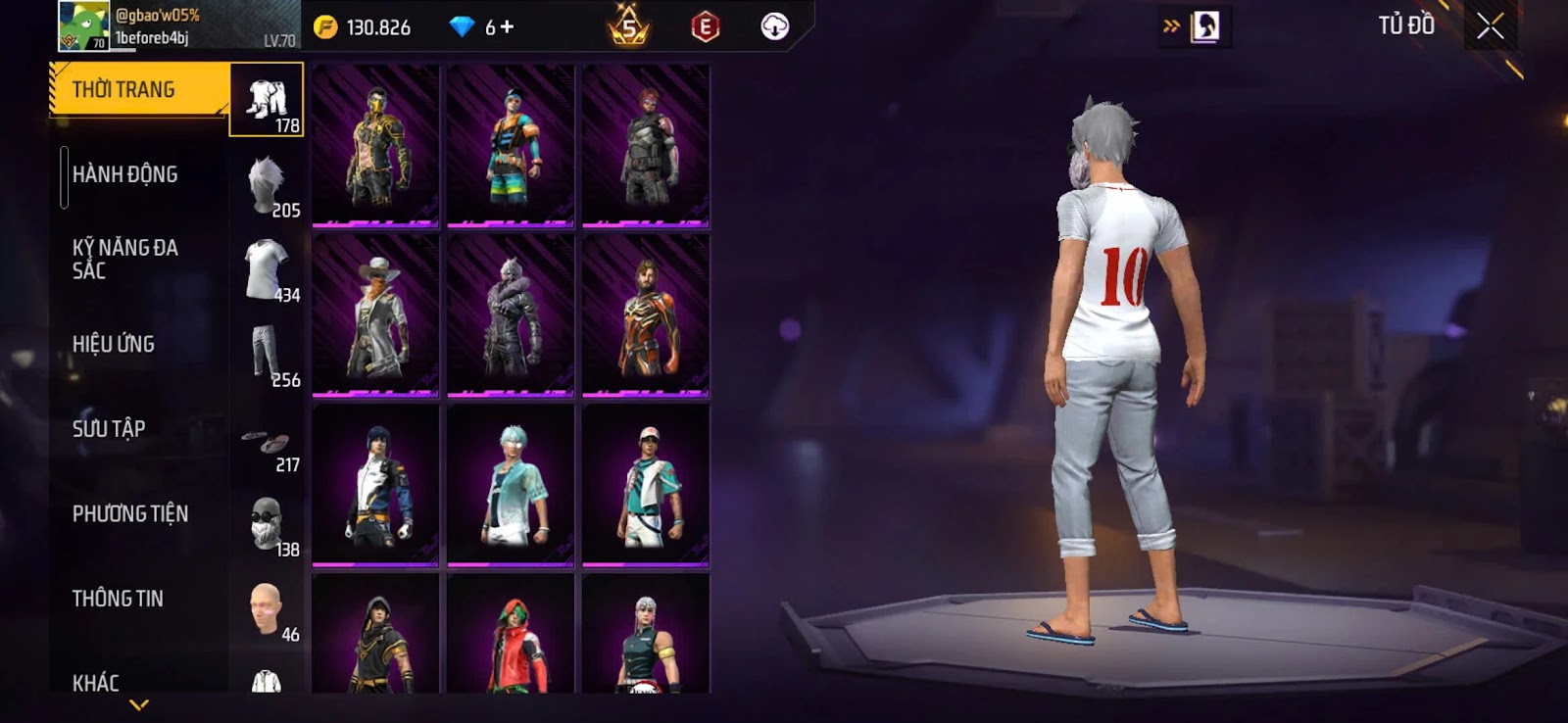Select the outfit sets icon showing 178

coord(267,100)
